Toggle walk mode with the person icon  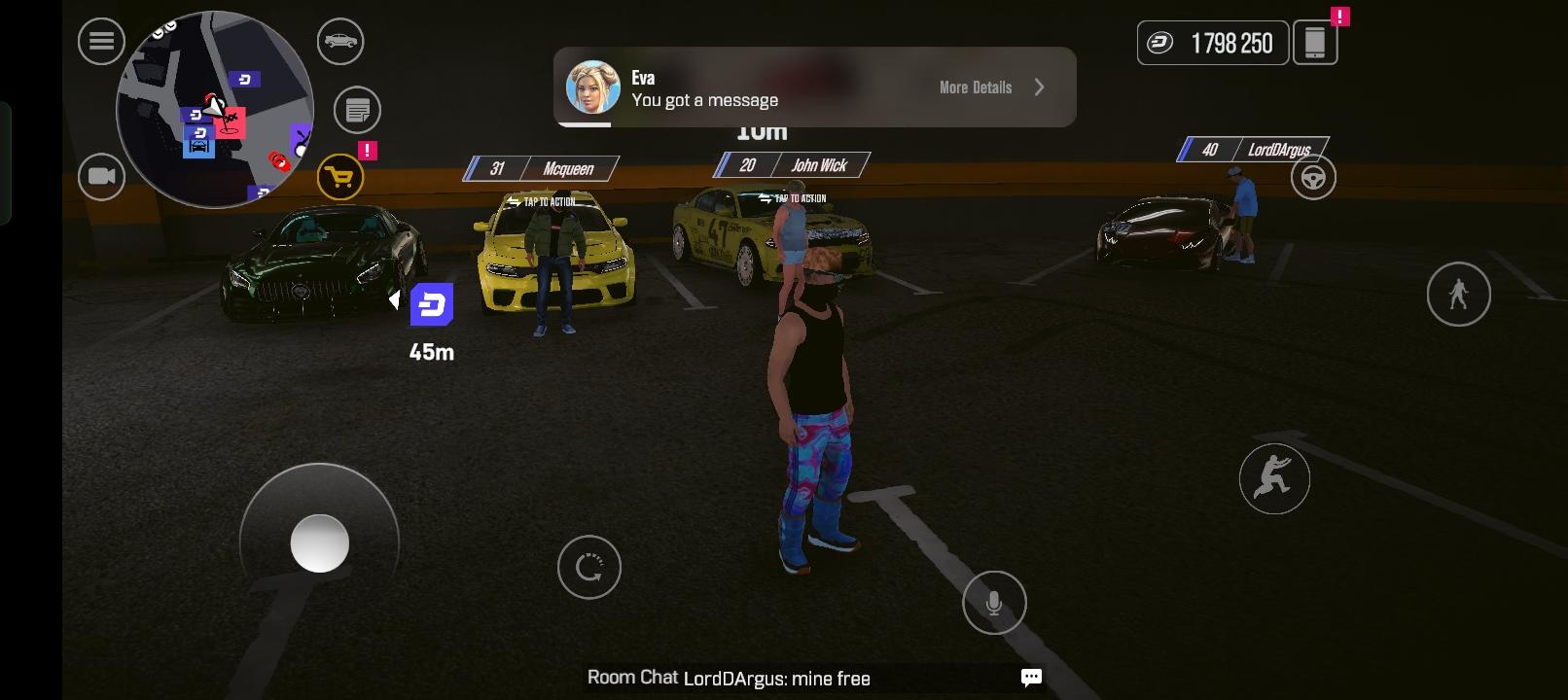click(x=1458, y=294)
